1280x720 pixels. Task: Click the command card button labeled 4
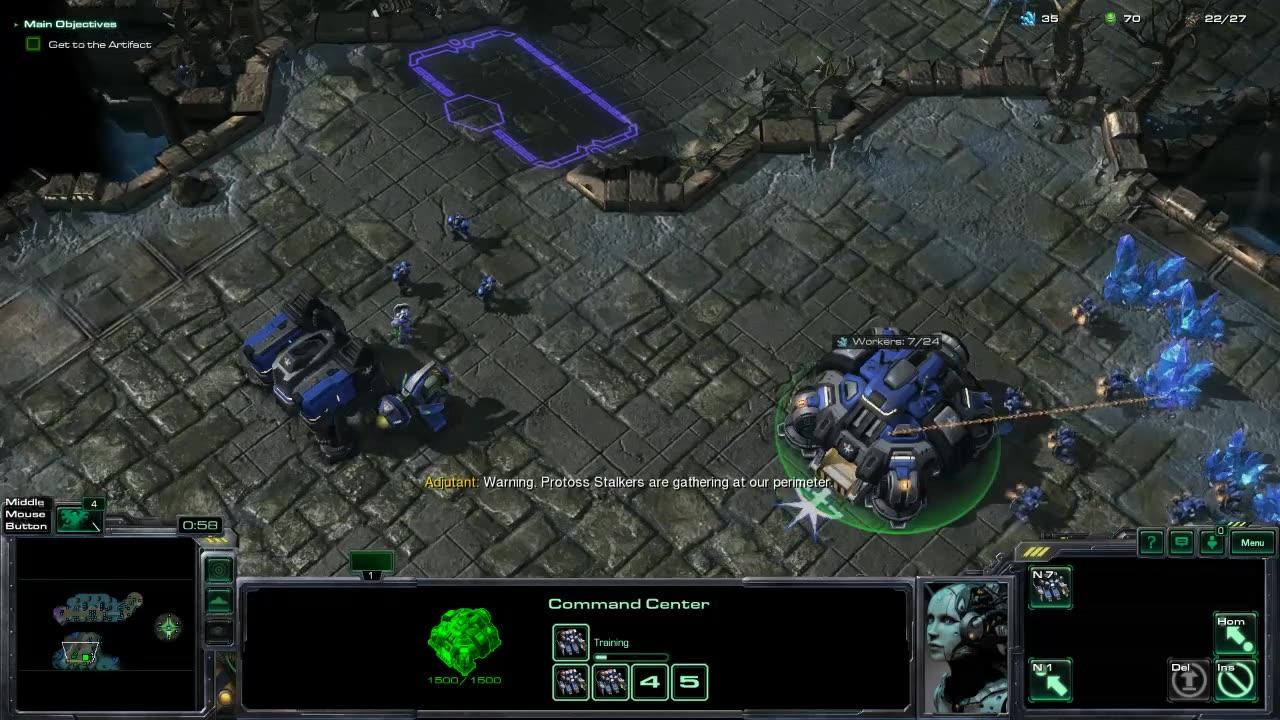(x=650, y=681)
